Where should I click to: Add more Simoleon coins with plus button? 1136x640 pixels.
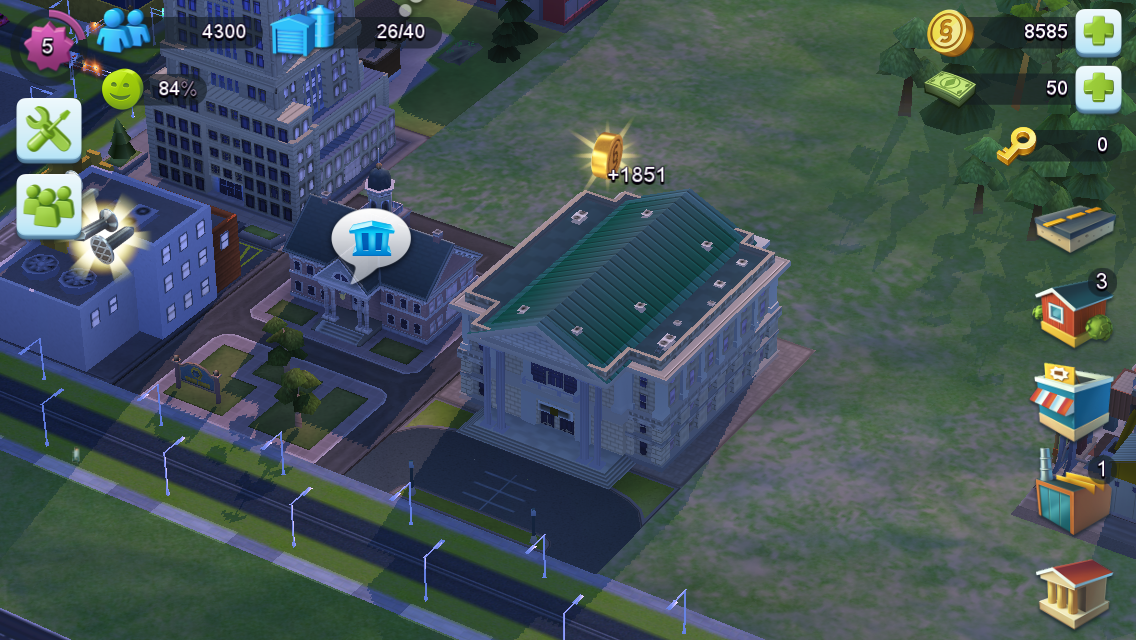pyautogui.click(x=1097, y=32)
